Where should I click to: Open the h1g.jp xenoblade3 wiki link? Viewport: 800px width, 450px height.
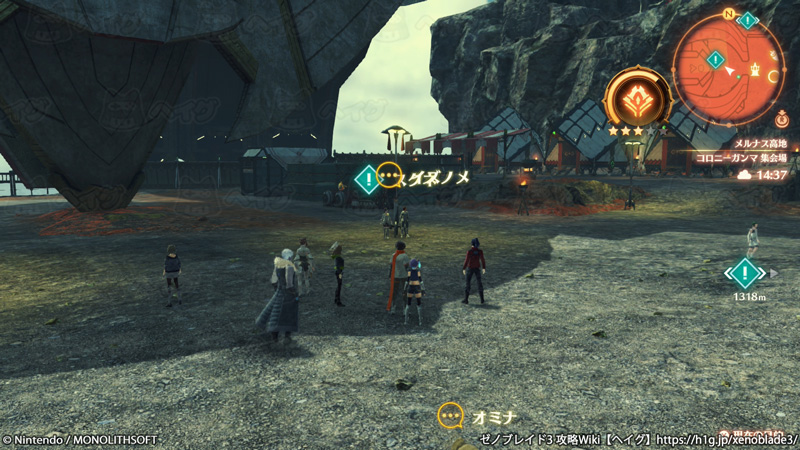[728, 439]
